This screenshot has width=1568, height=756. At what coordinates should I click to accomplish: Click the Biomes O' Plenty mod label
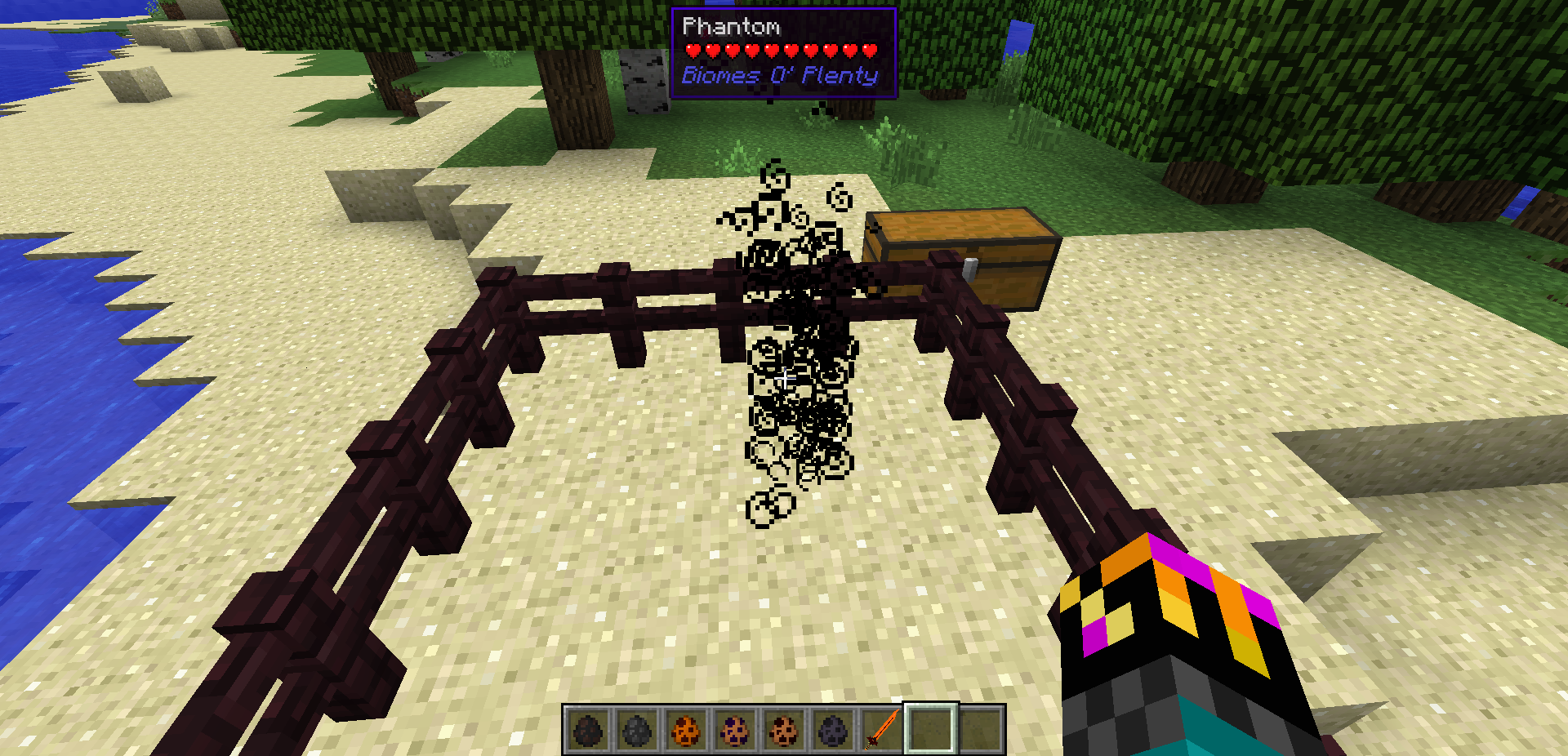pyautogui.click(x=779, y=75)
